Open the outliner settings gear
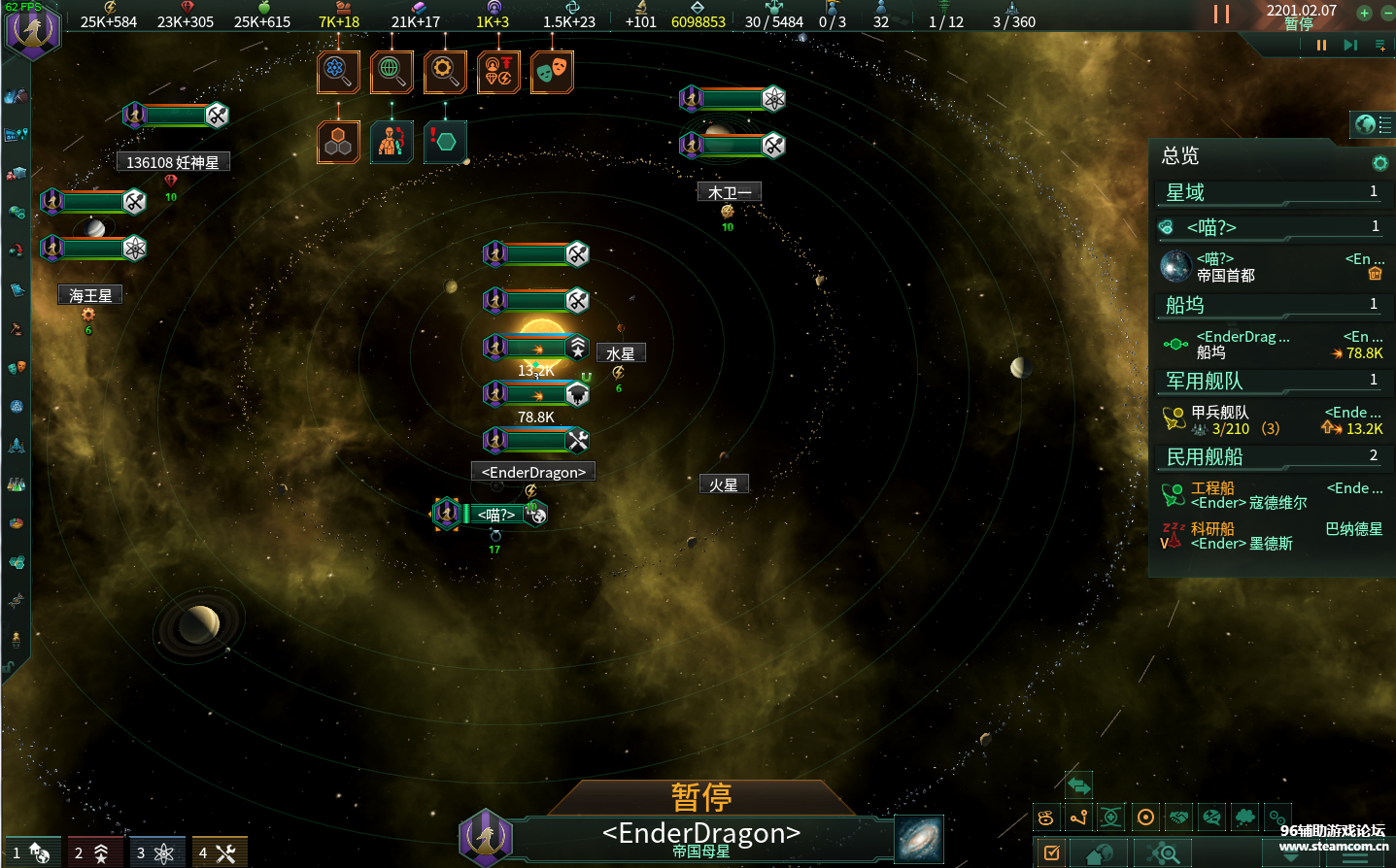 [1379, 163]
